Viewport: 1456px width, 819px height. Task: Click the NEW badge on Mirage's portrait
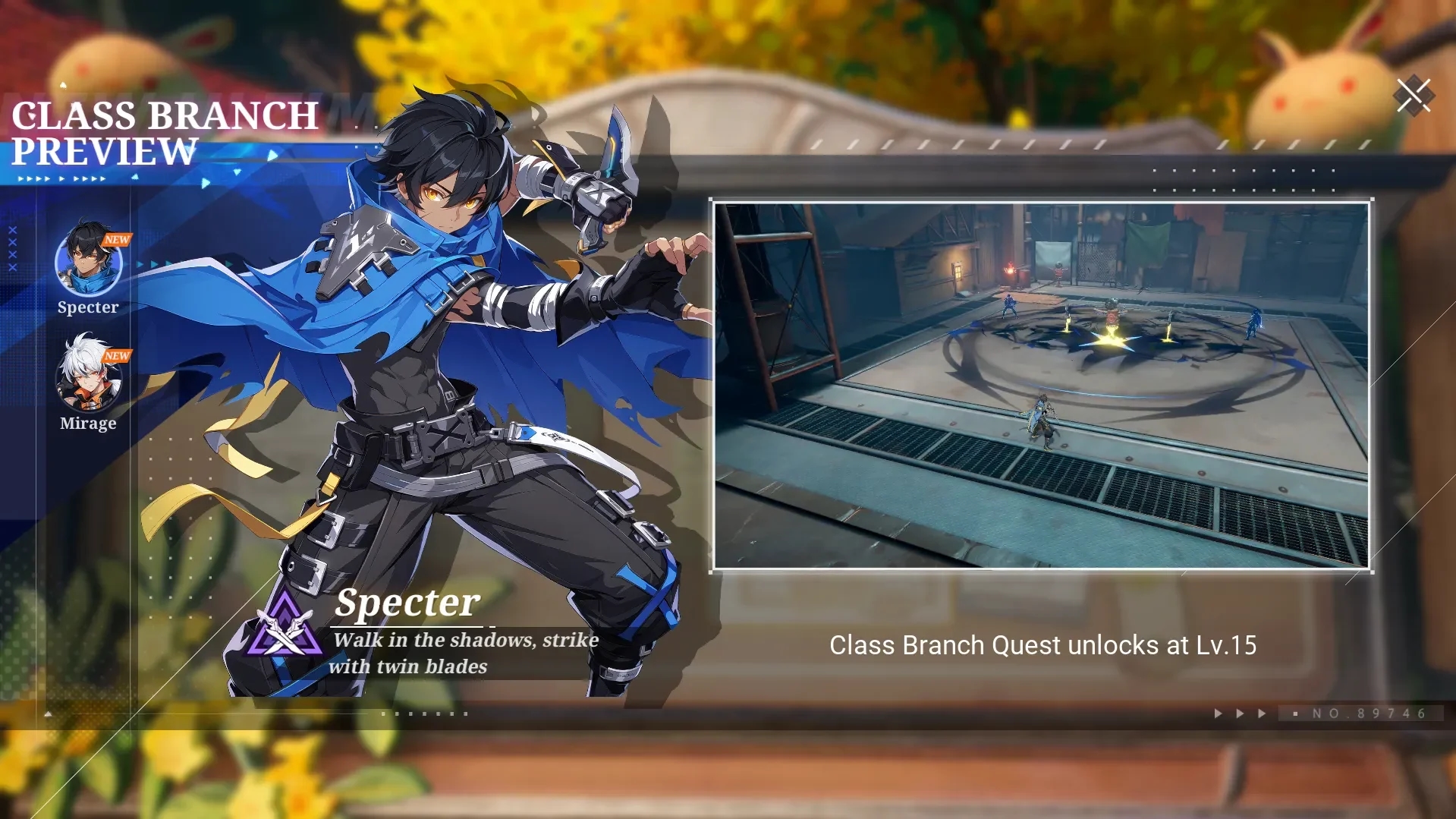click(x=118, y=355)
